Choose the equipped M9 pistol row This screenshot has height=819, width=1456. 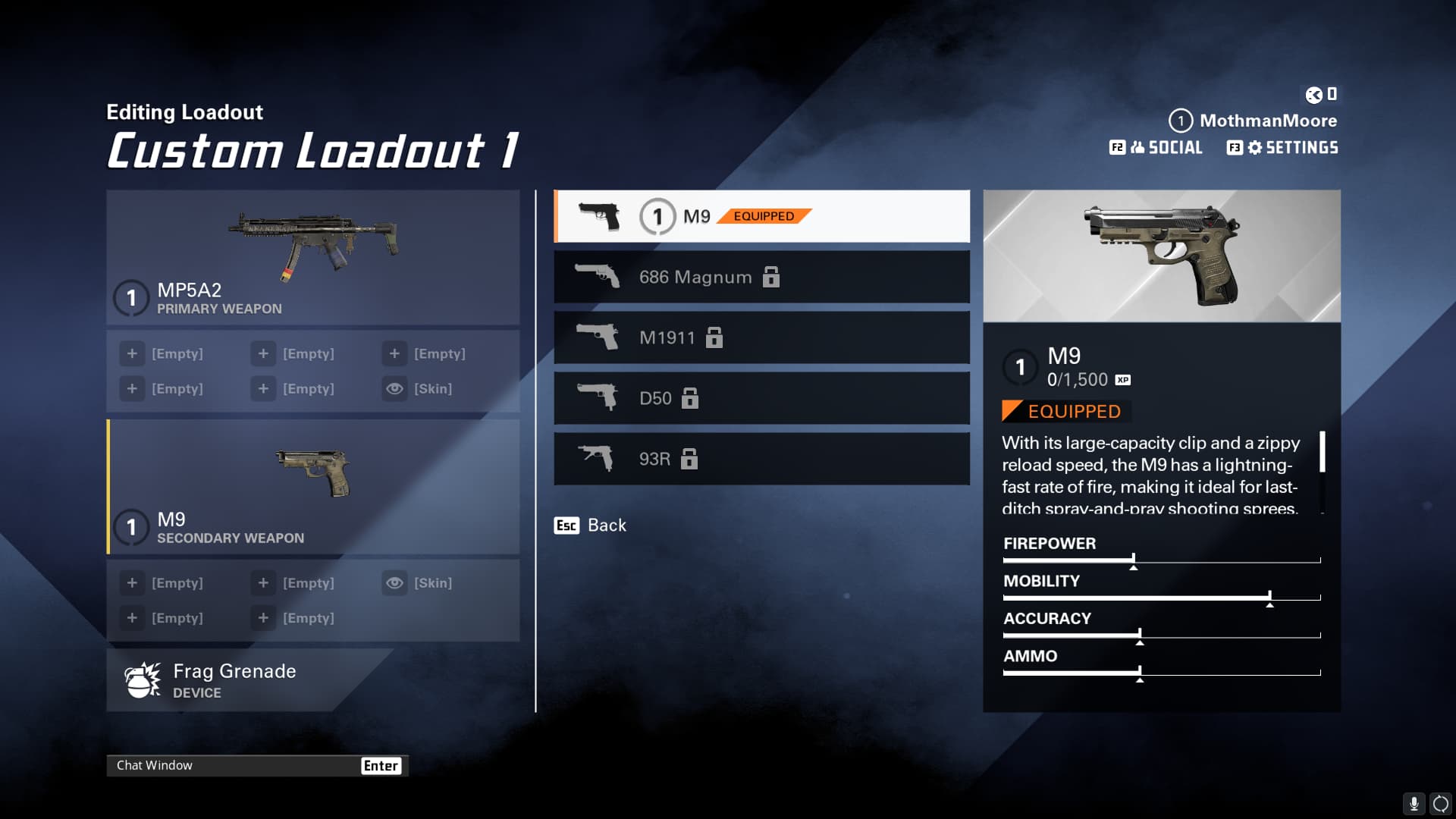click(761, 216)
